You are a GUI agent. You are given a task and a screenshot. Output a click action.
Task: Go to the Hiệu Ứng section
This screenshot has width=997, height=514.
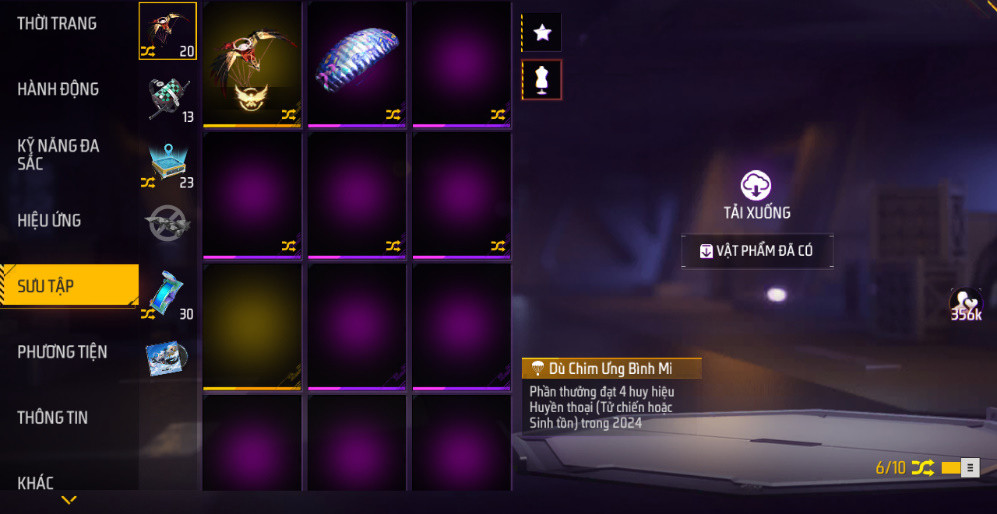click(x=50, y=220)
